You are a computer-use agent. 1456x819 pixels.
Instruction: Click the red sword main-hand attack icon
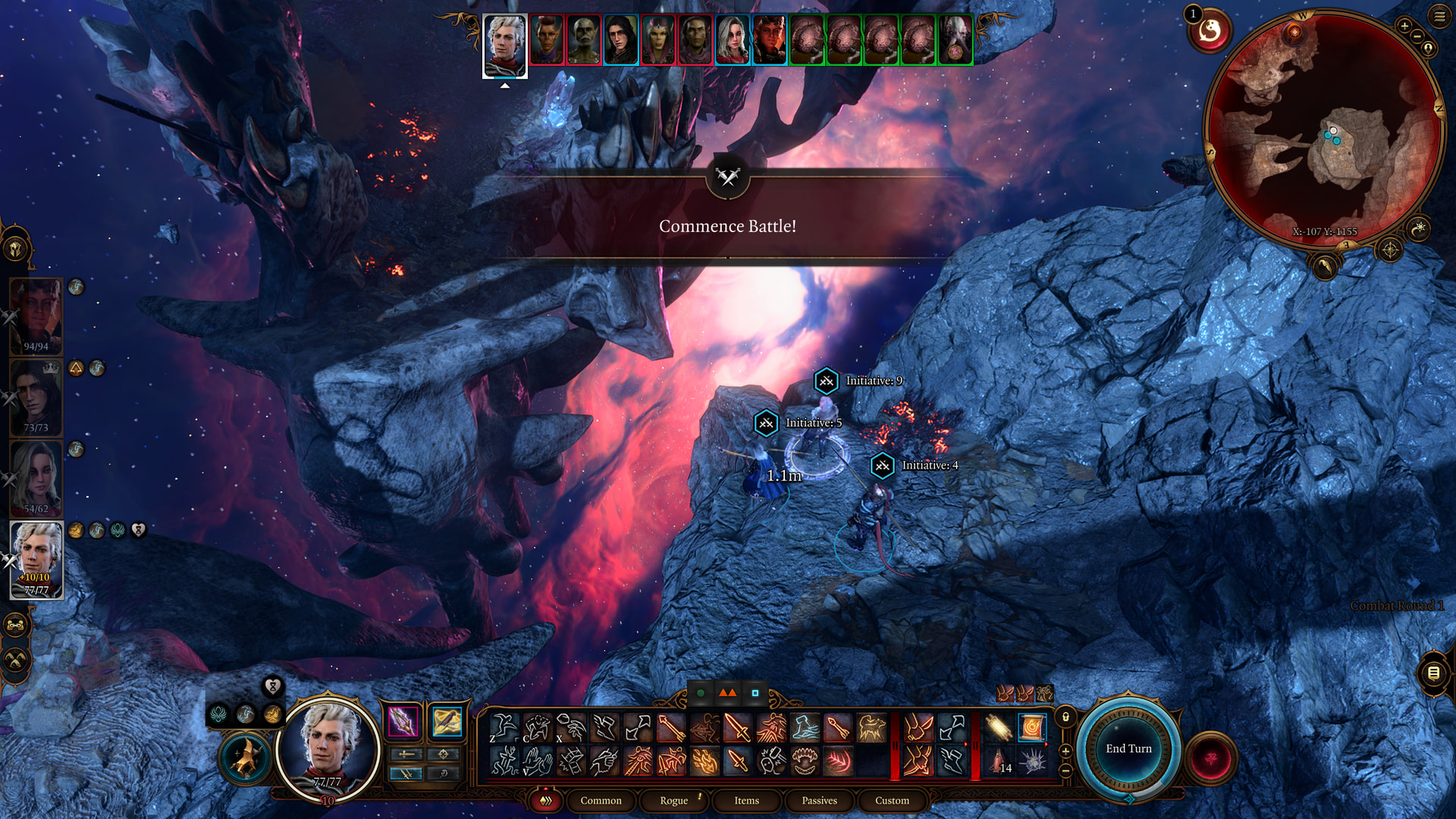coord(736,728)
